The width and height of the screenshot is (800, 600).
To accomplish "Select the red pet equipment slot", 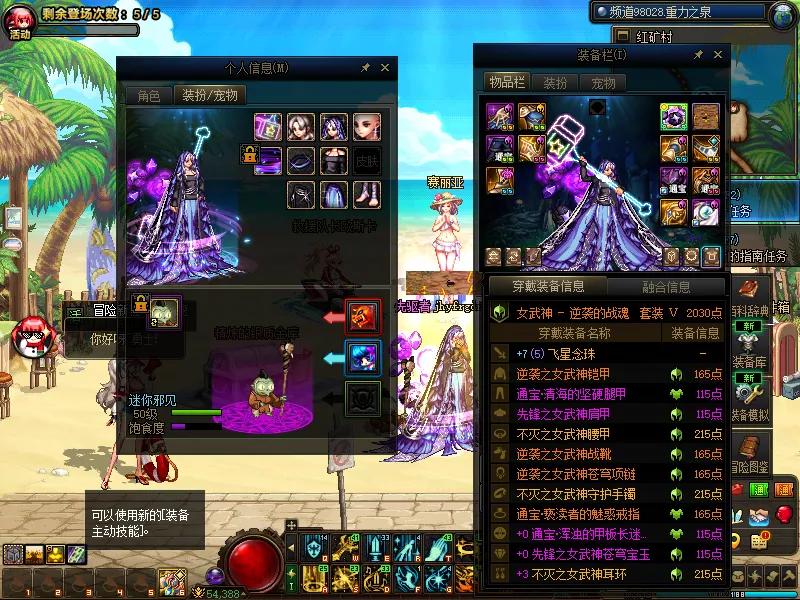I will tap(362, 316).
